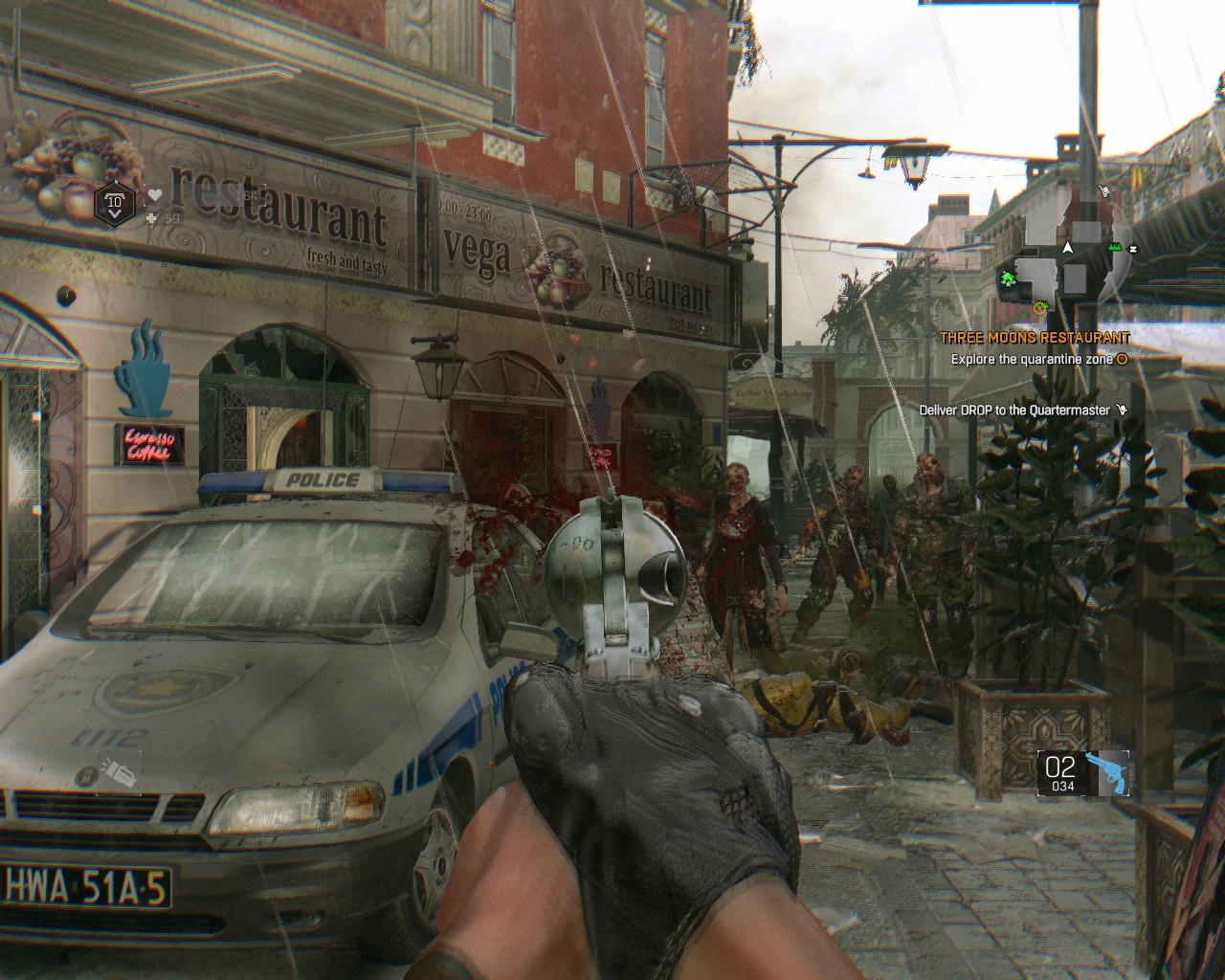
Task: Select Deliver DROP to the Quartermaster objective
Action: pos(1014,411)
